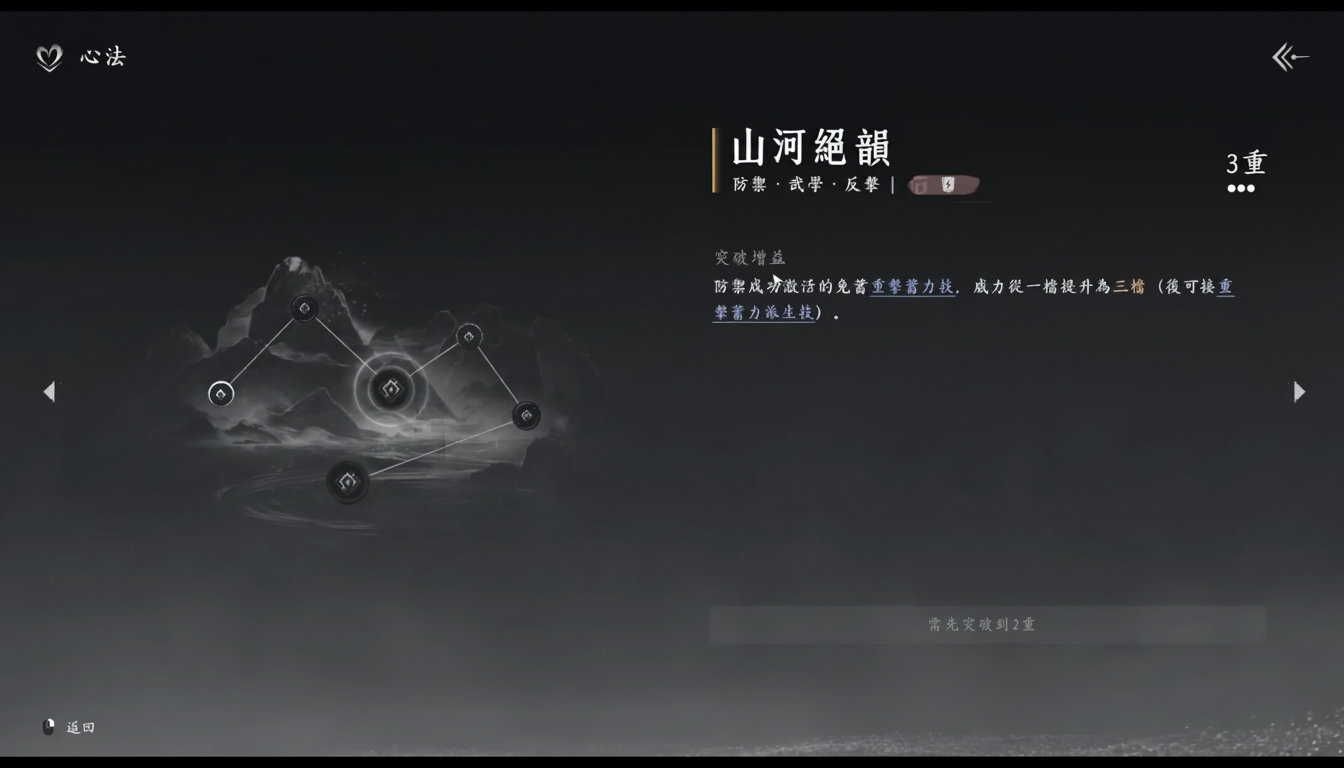Collapse panel via double-chevron arrow top-right

[1291, 57]
